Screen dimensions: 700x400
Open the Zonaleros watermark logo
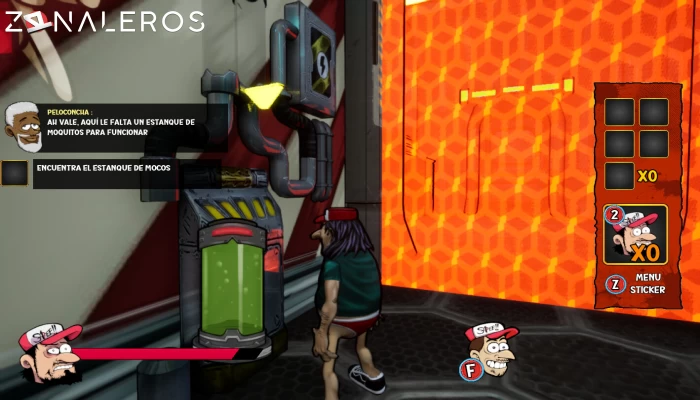[103, 22]
